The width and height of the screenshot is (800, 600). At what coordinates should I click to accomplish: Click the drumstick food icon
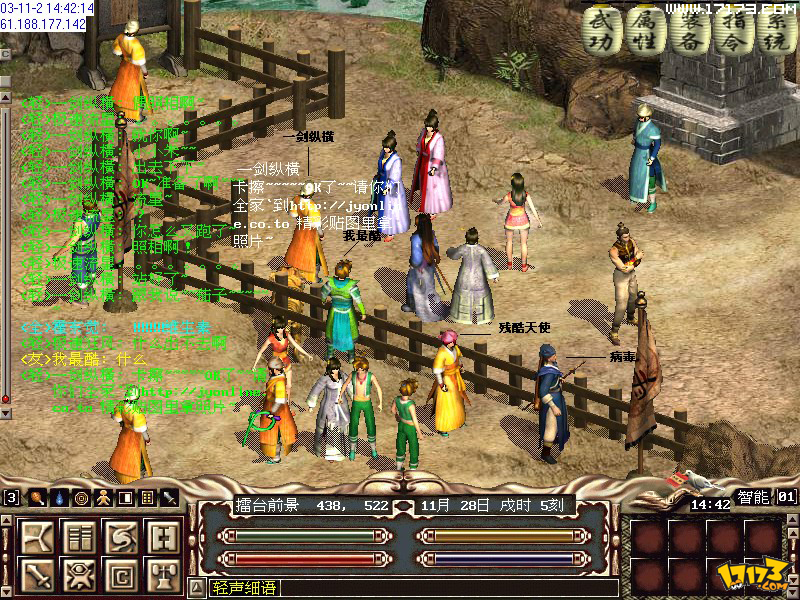coord(37,497)
